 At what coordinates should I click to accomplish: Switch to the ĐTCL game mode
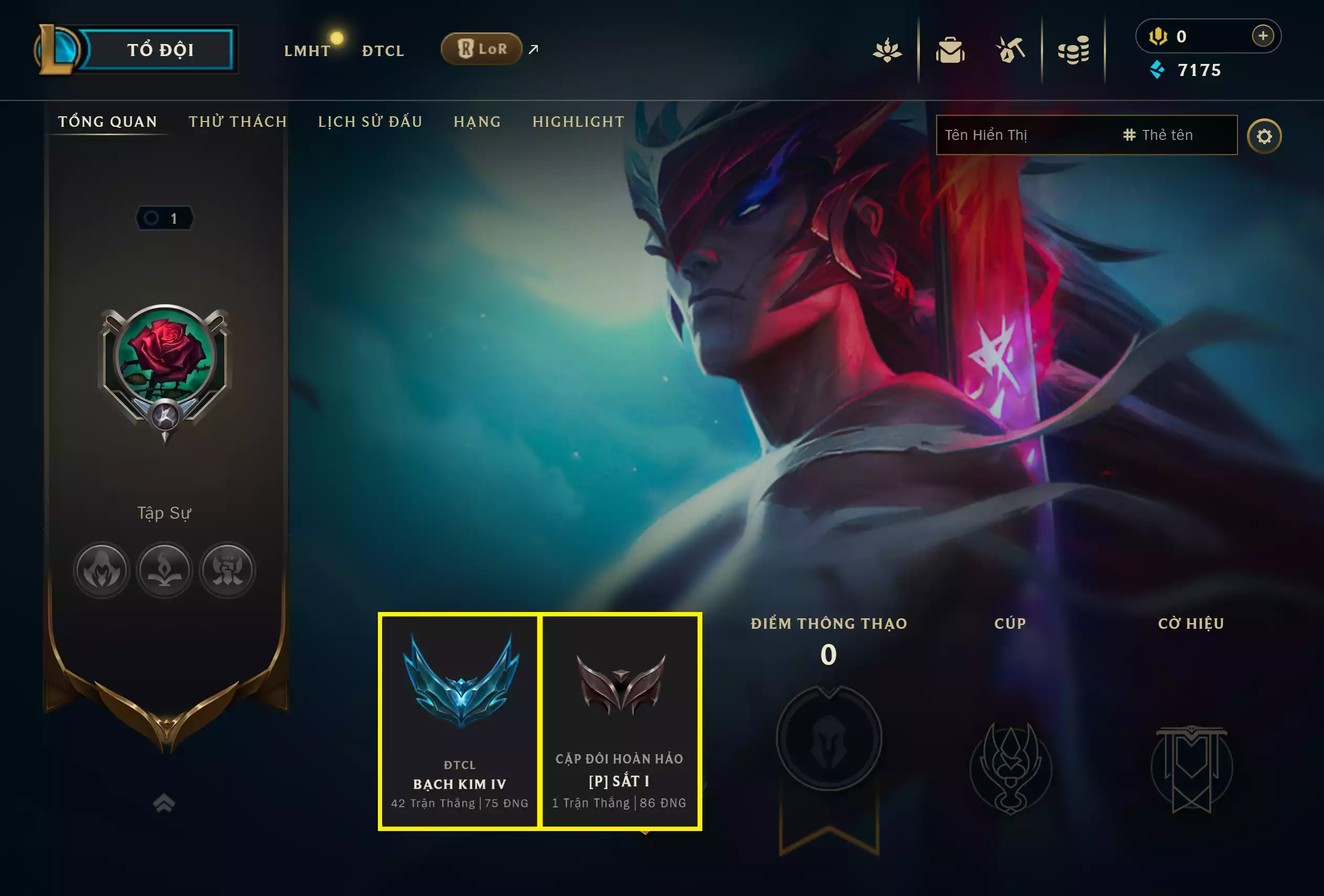[382, 50]
